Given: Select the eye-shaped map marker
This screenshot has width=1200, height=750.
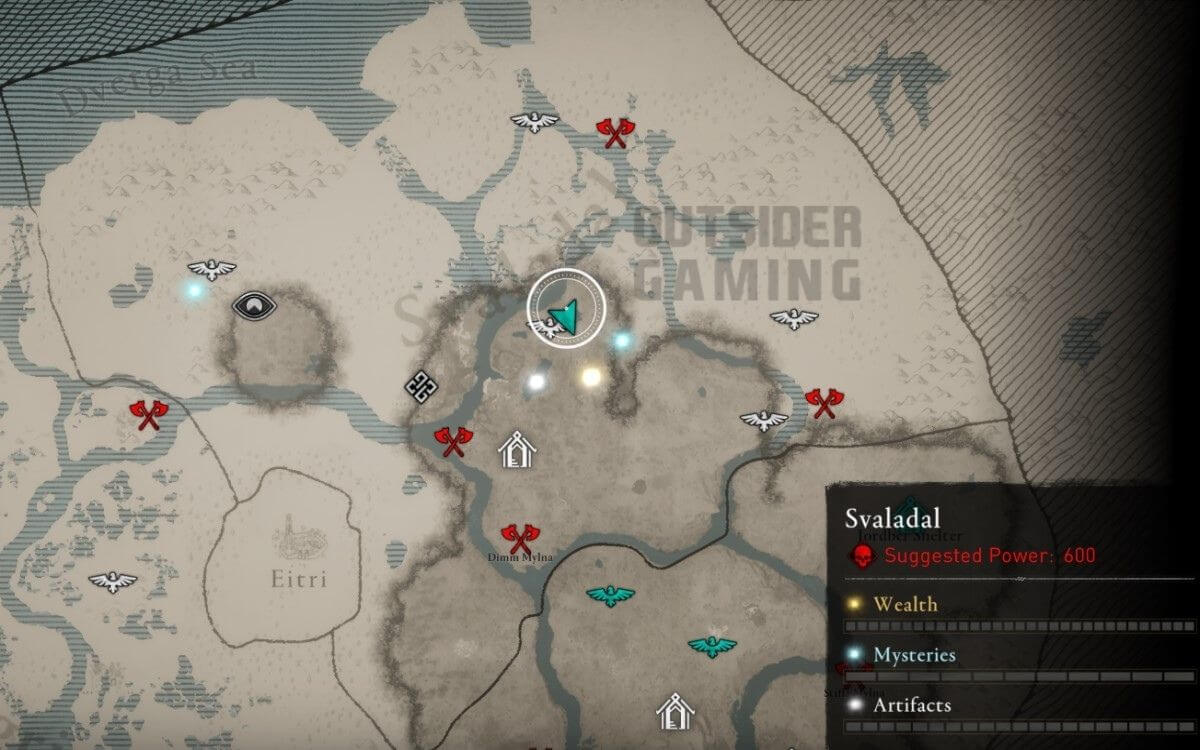Looking at the screenshot, I should pos(254,305).
